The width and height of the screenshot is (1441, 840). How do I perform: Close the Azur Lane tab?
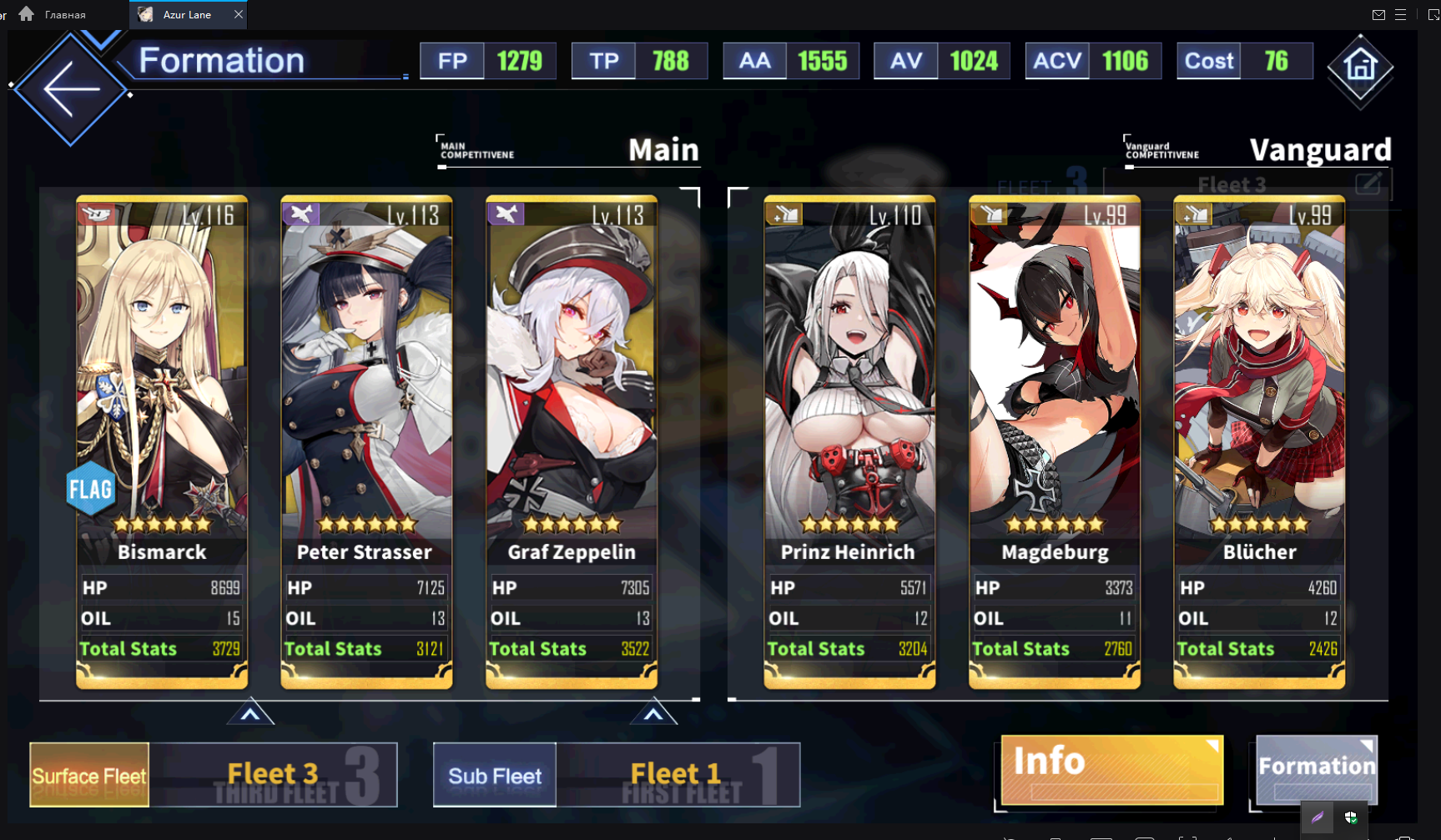[x=239, y=14]
